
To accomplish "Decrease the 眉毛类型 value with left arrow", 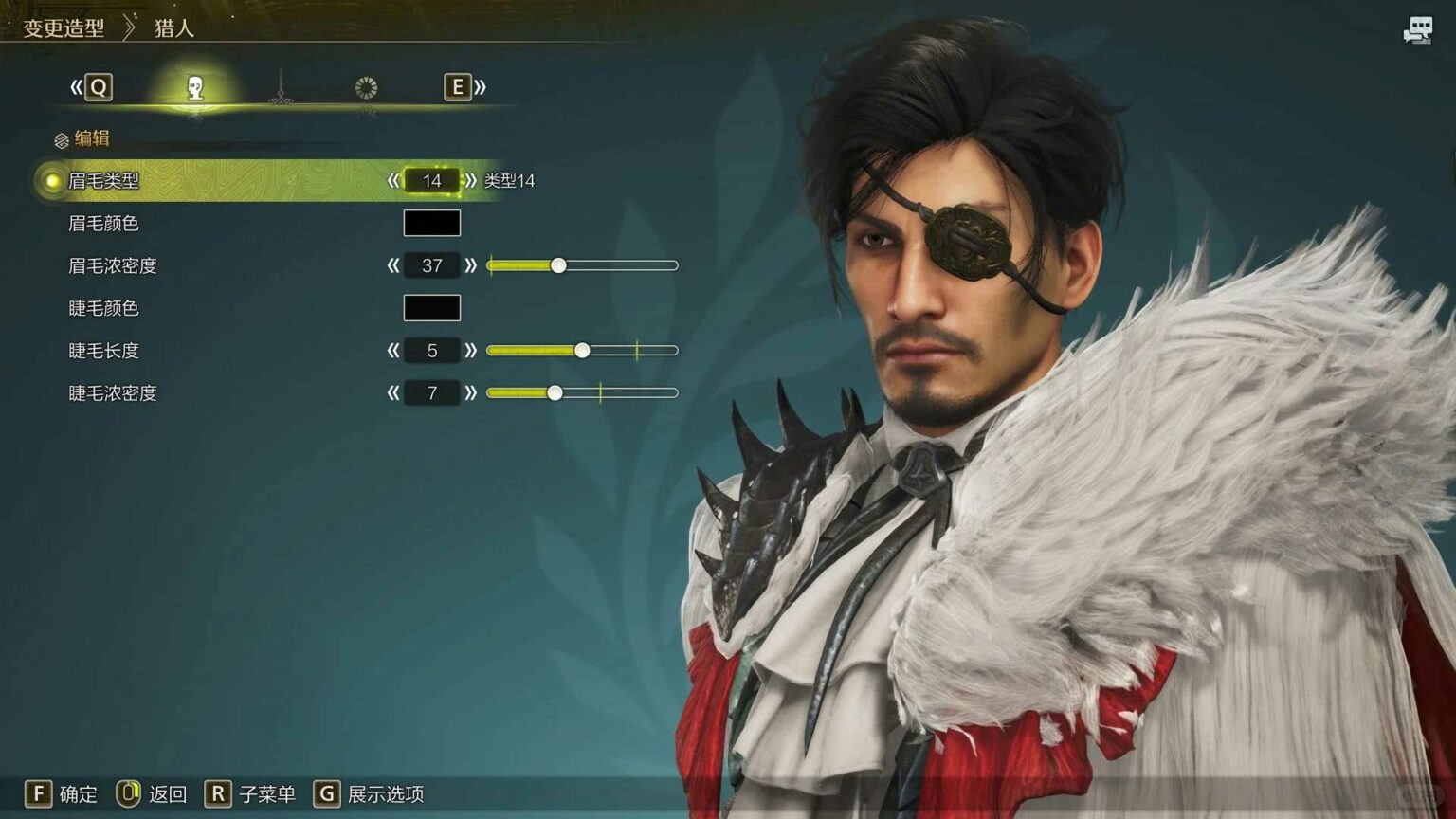I will click(x=393, y=180).
